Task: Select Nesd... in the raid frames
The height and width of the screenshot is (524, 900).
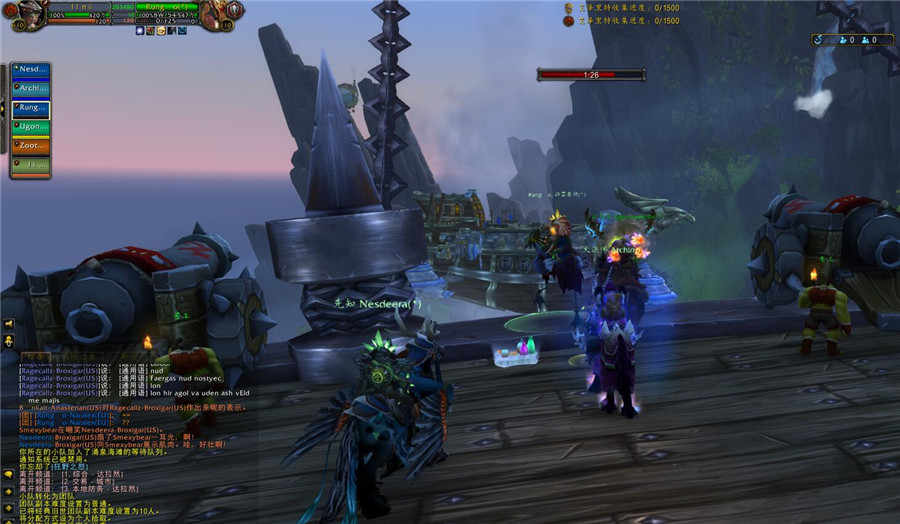Action: tap(31, 70)
